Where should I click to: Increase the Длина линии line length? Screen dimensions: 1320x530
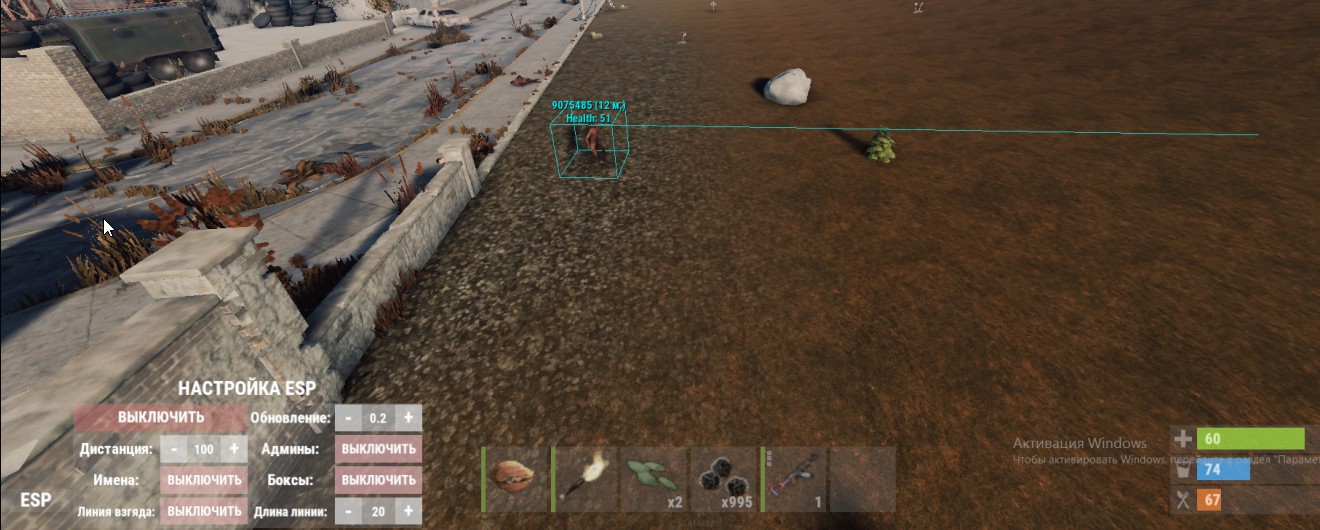coord(408,511)
